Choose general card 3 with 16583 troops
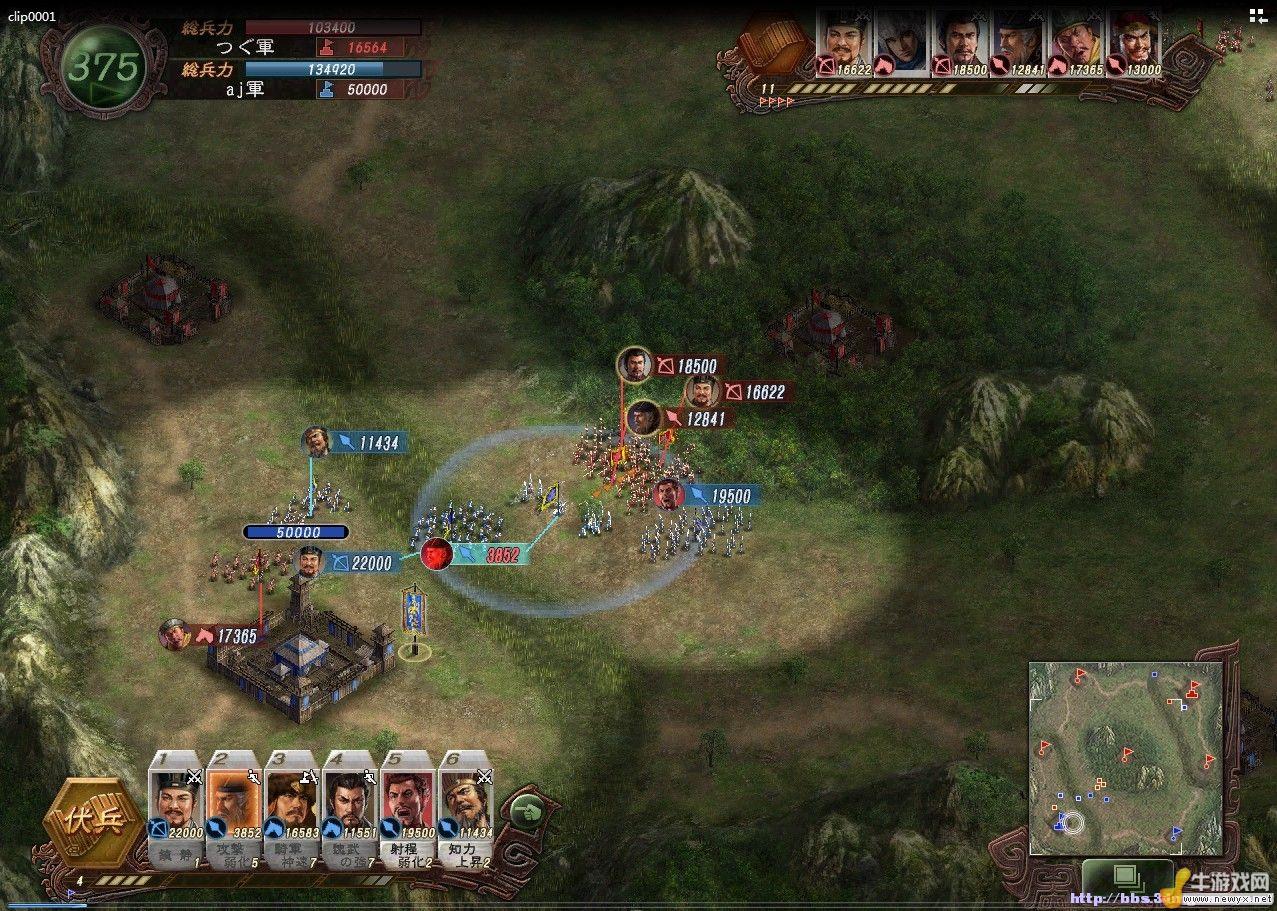Screen dimensions: 1277x911 tap(292, 807)
